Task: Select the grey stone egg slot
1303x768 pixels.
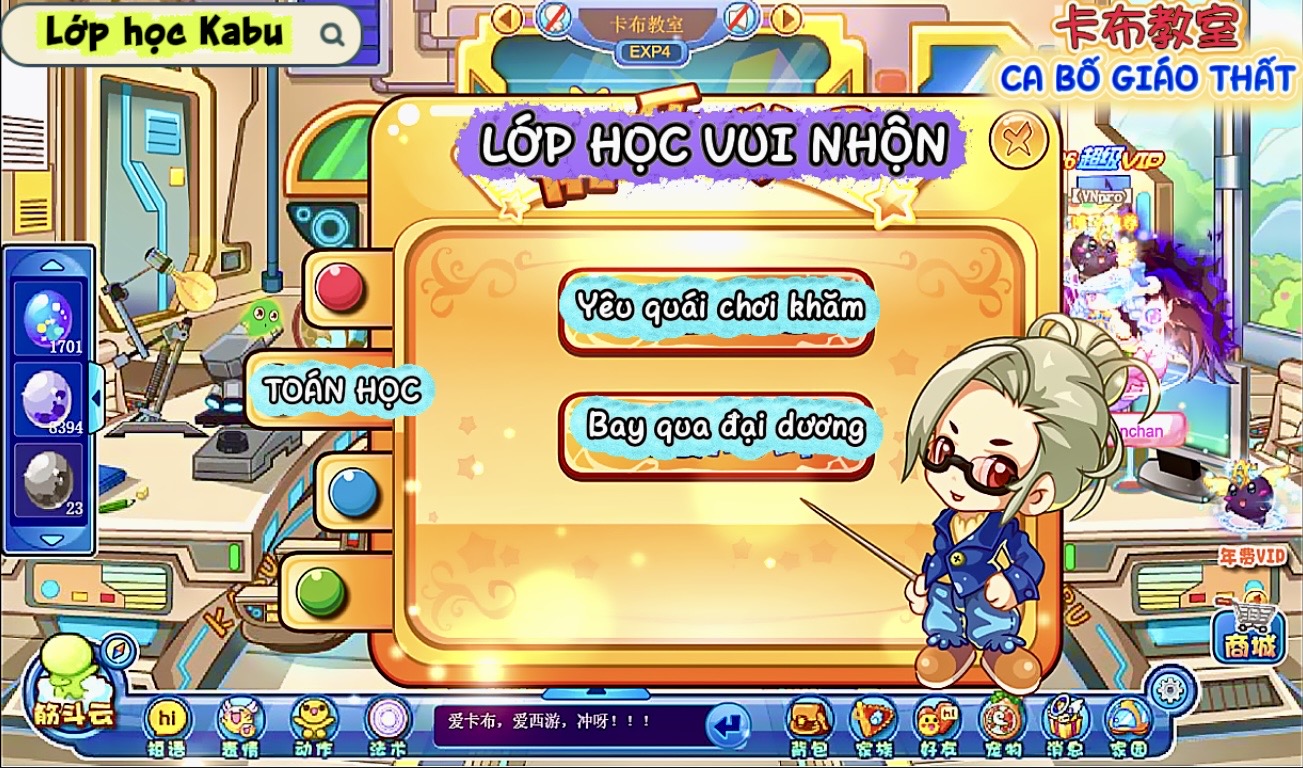Action: (48, 480)
